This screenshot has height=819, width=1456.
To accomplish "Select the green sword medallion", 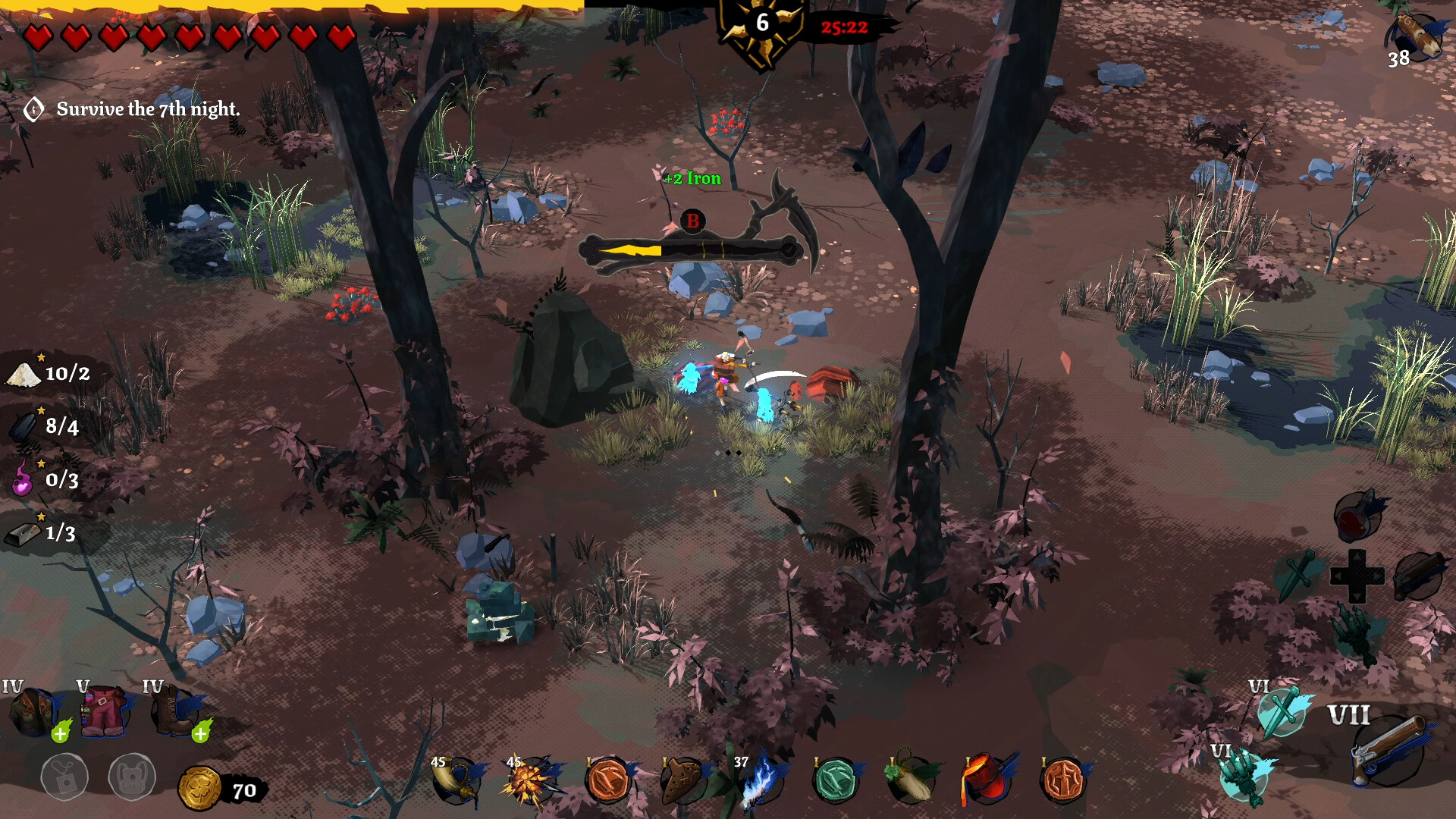I will (x=835, y=780).
